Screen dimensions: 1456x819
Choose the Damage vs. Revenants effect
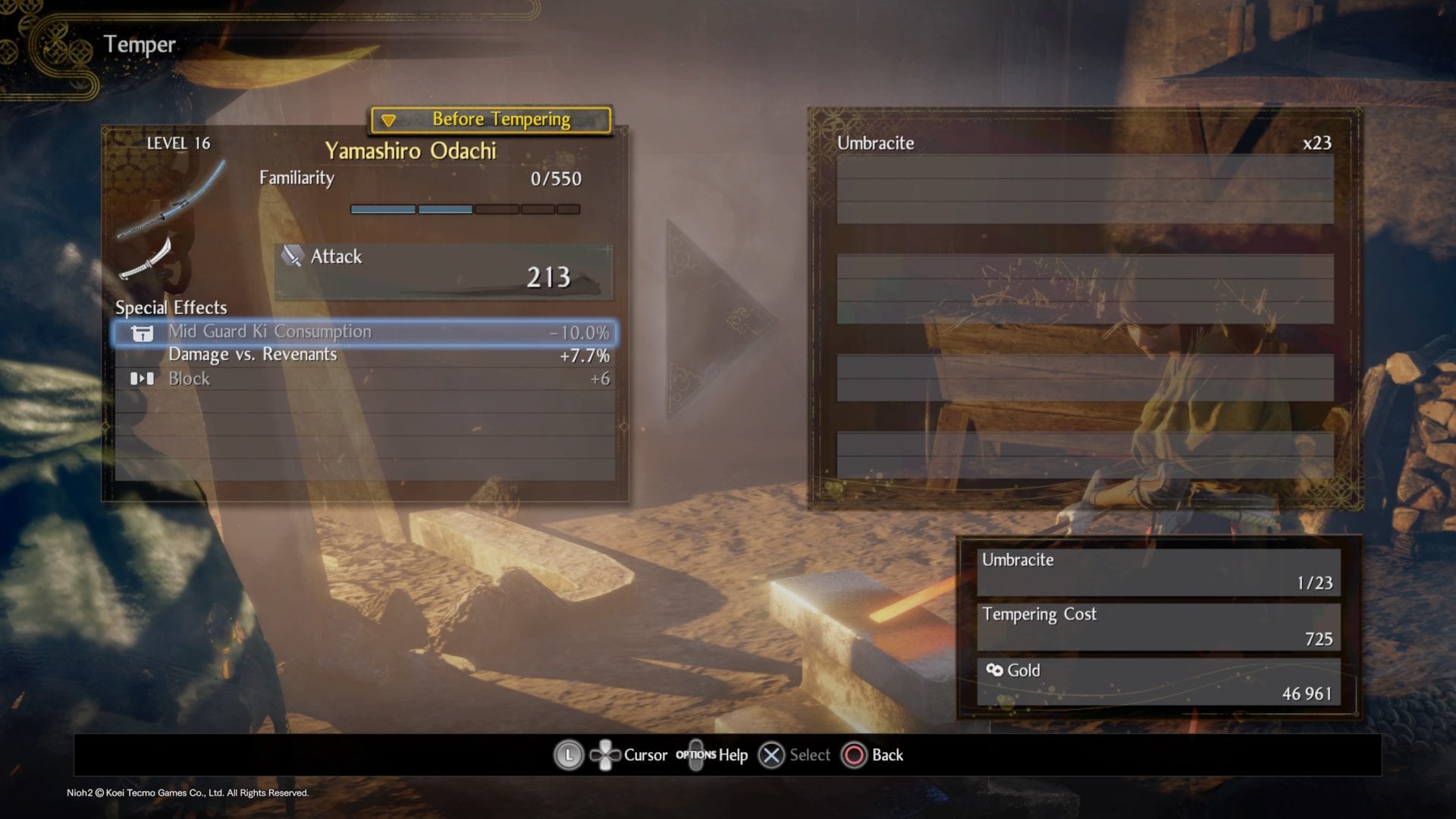(364, 355)
